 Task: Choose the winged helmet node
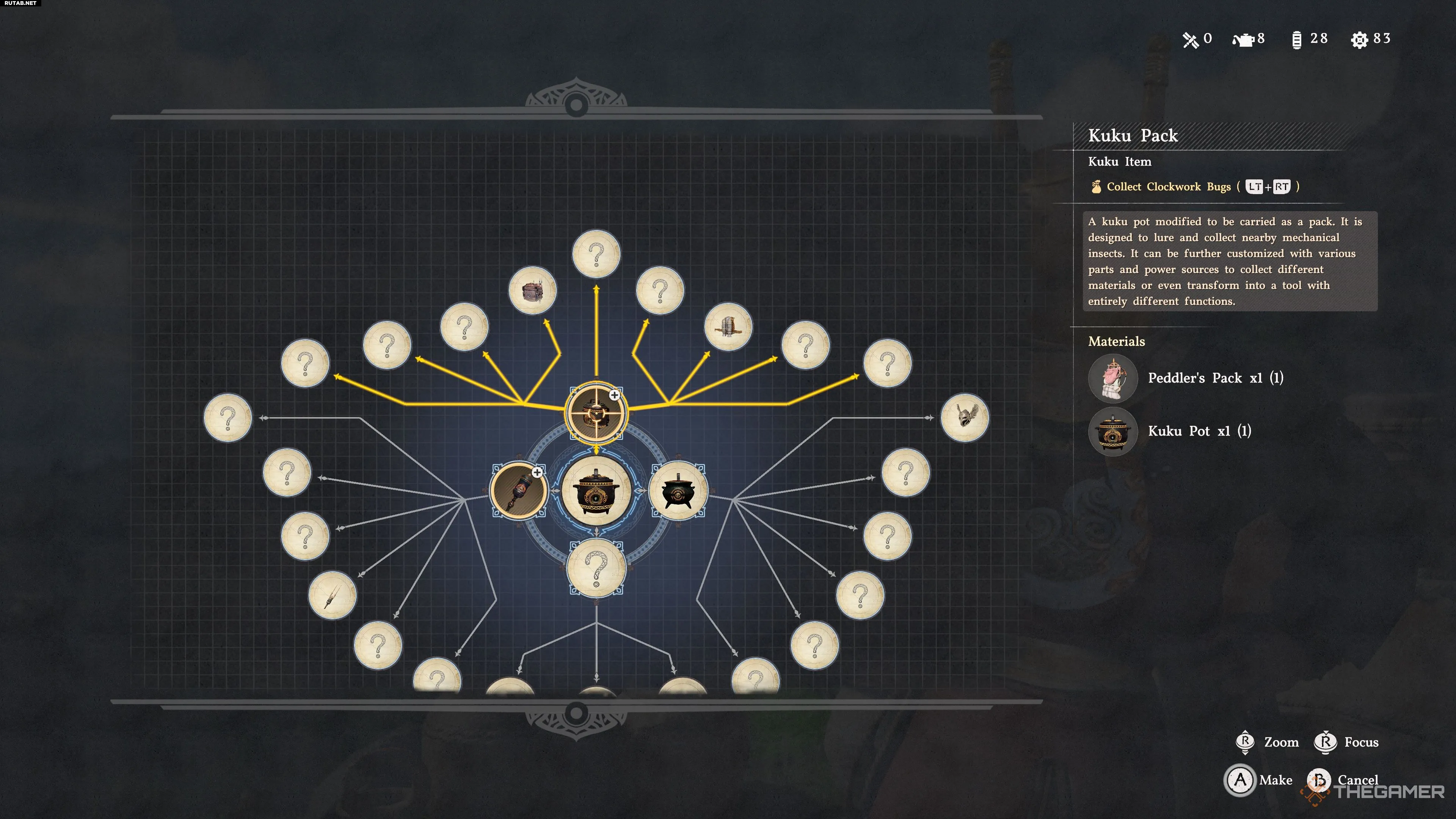(964, 418)
